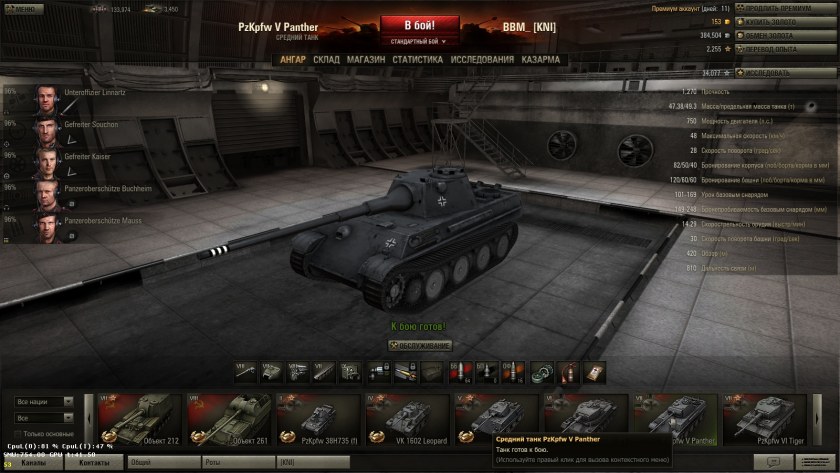The image size is (840, 473).
Task: Select «Перевод опыта» button
Action: click(x=785, y=48)
